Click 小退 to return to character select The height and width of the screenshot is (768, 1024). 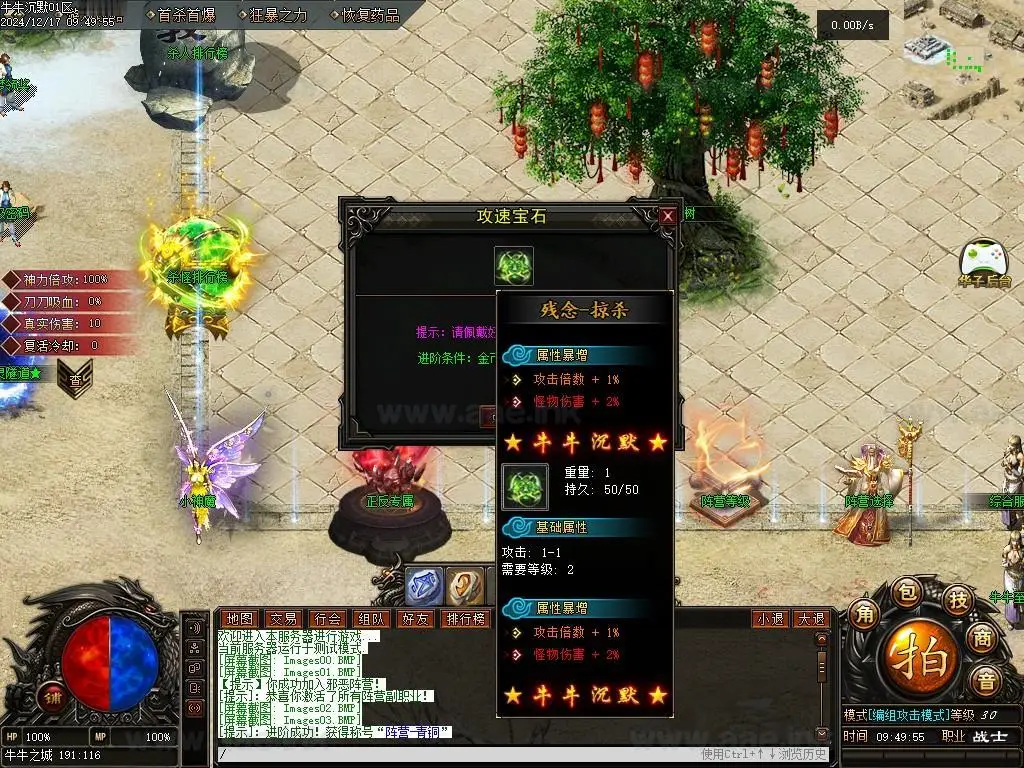pyautogui.click(x=770, y=619)
